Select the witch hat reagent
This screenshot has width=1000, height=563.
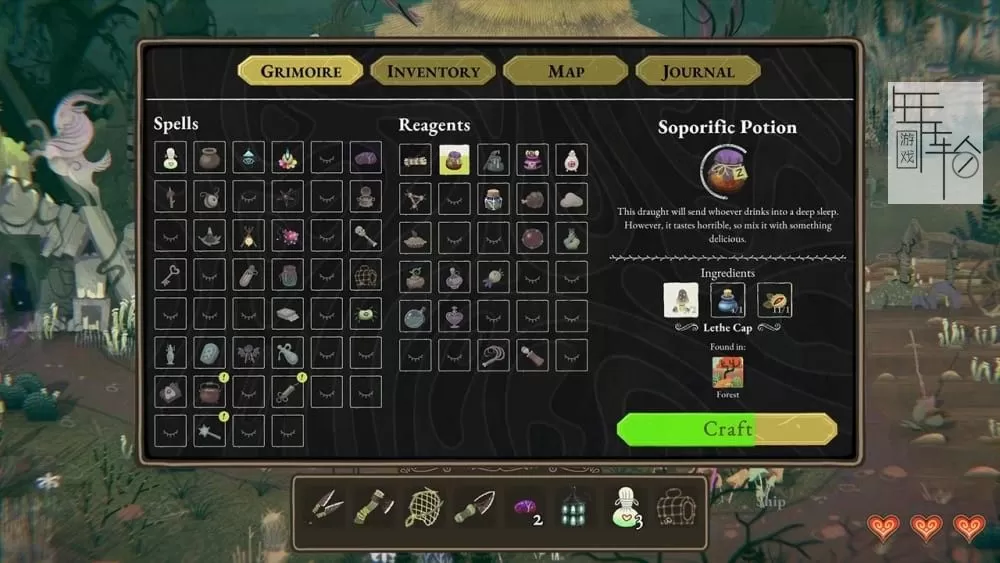pos(494,159)
